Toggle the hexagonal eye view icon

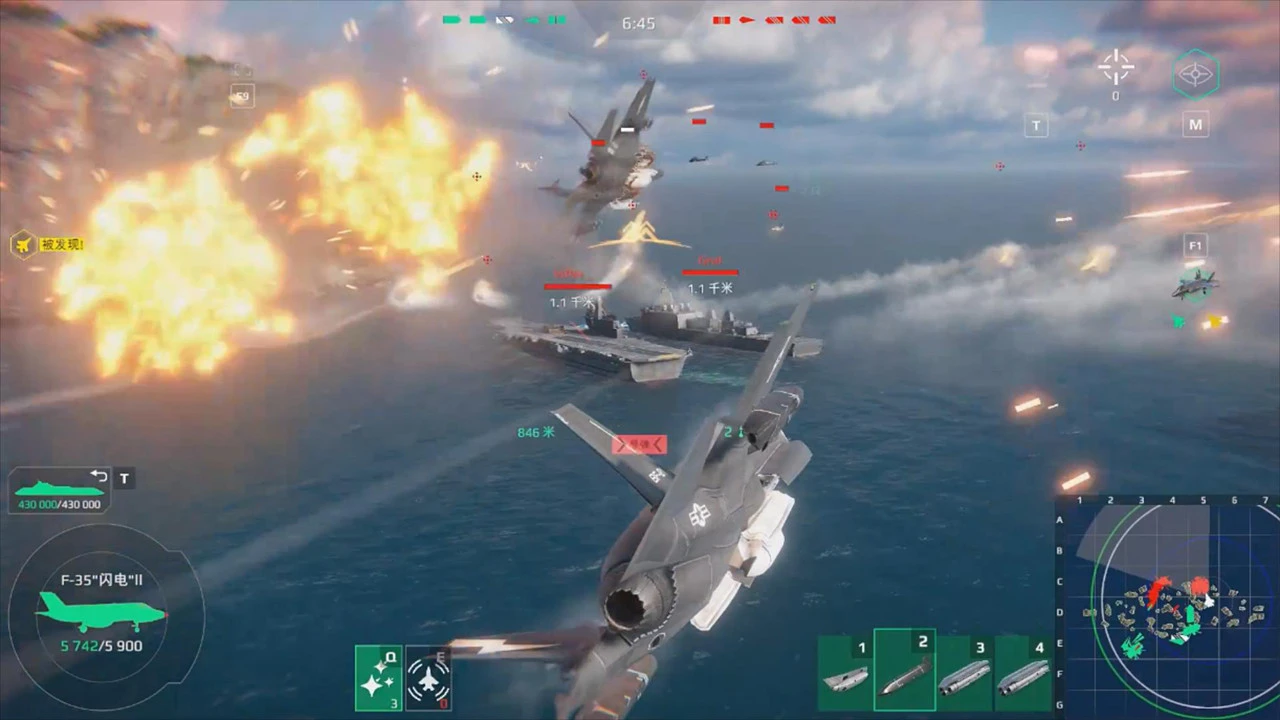[1194, 75]
